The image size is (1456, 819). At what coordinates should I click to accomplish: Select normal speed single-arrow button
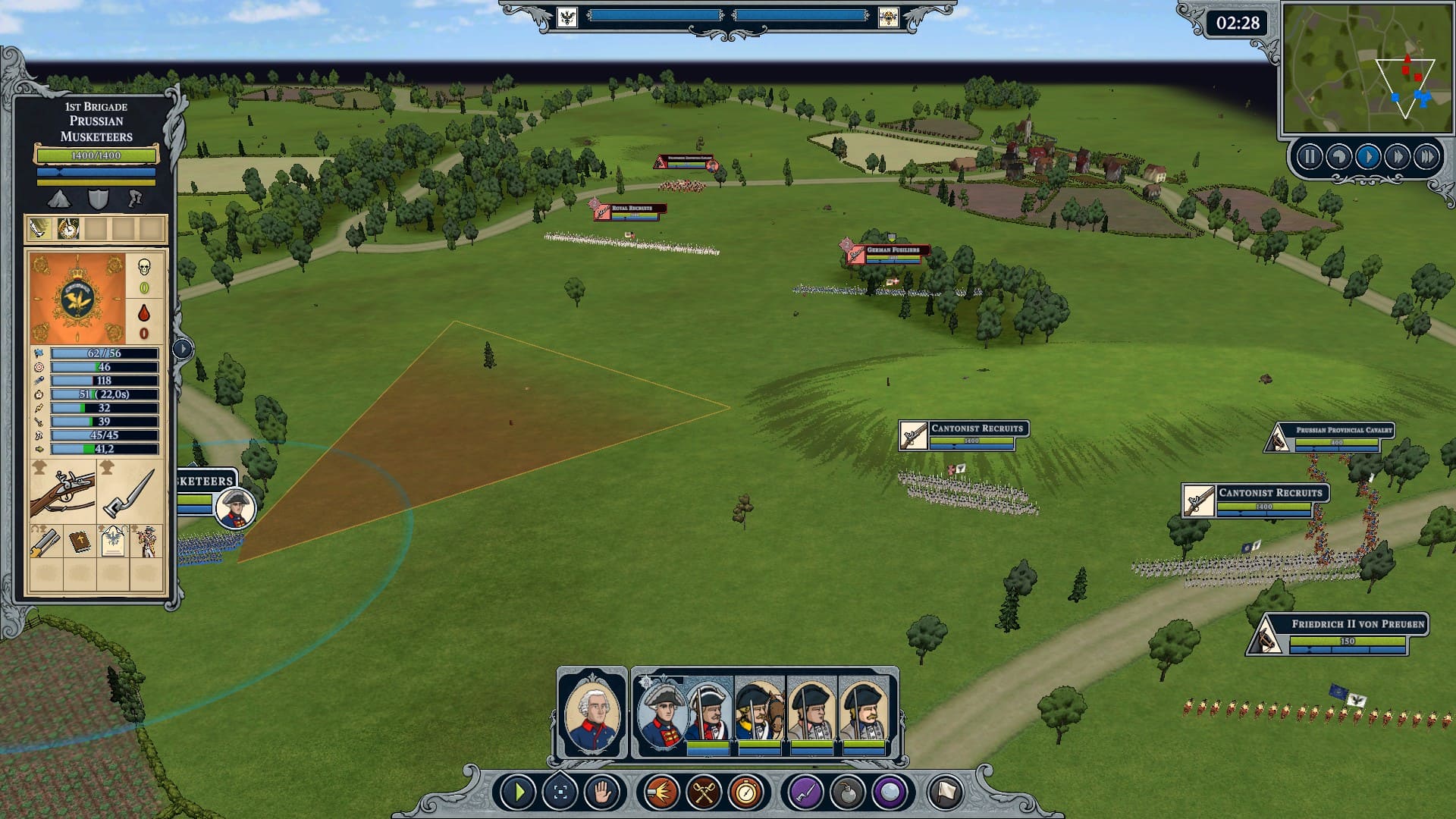pyautogui.click(x=1368, y=157)
